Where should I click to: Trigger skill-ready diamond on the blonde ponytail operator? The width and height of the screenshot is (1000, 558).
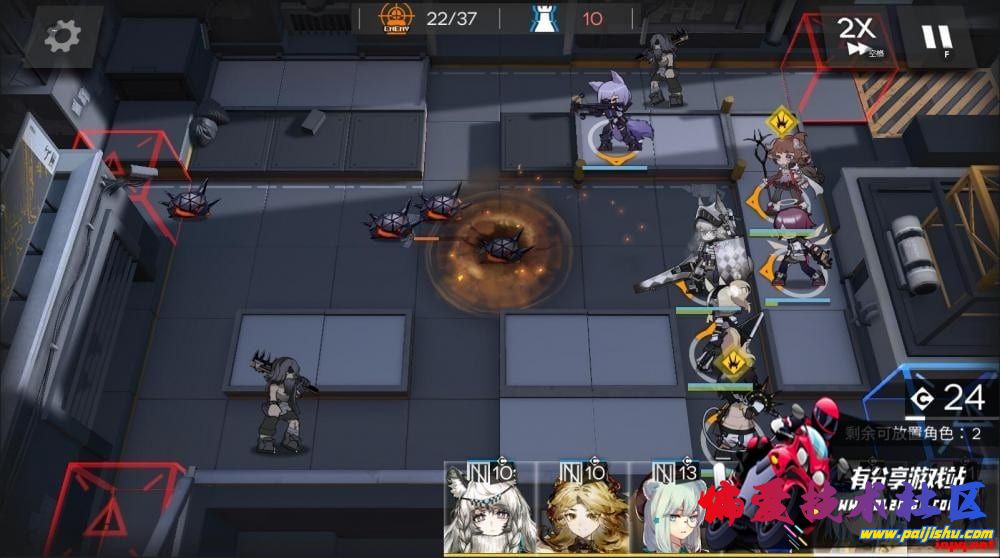[733, 361]
